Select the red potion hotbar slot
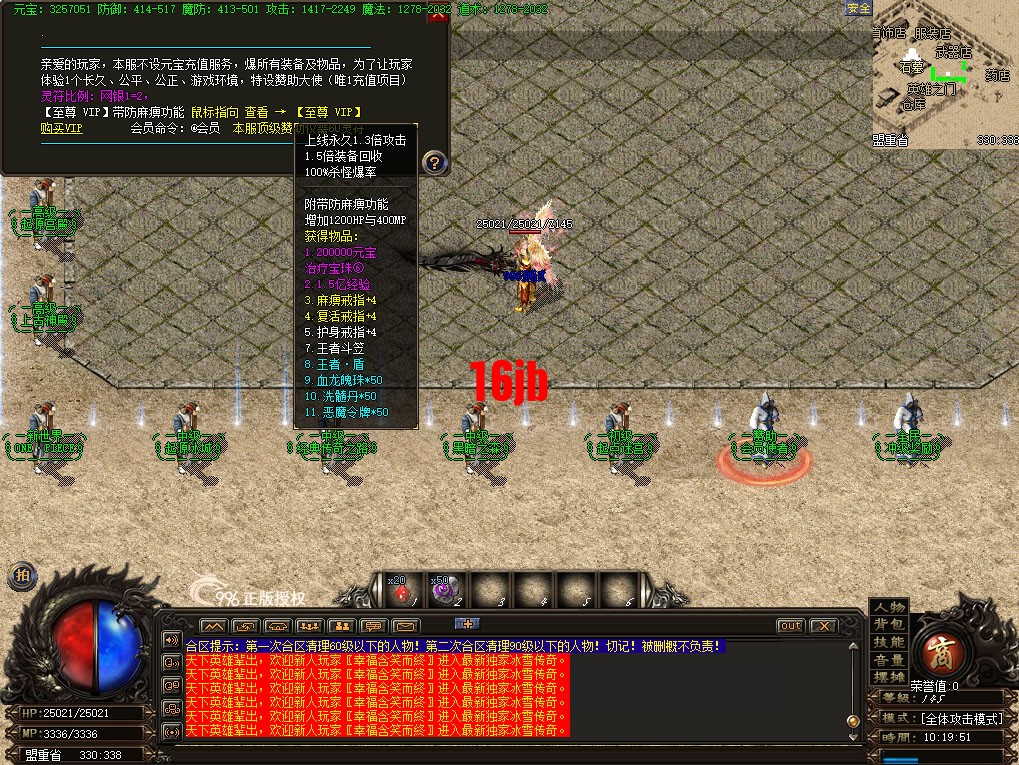Screen dimensions: 1019x765 pos(402,592)
